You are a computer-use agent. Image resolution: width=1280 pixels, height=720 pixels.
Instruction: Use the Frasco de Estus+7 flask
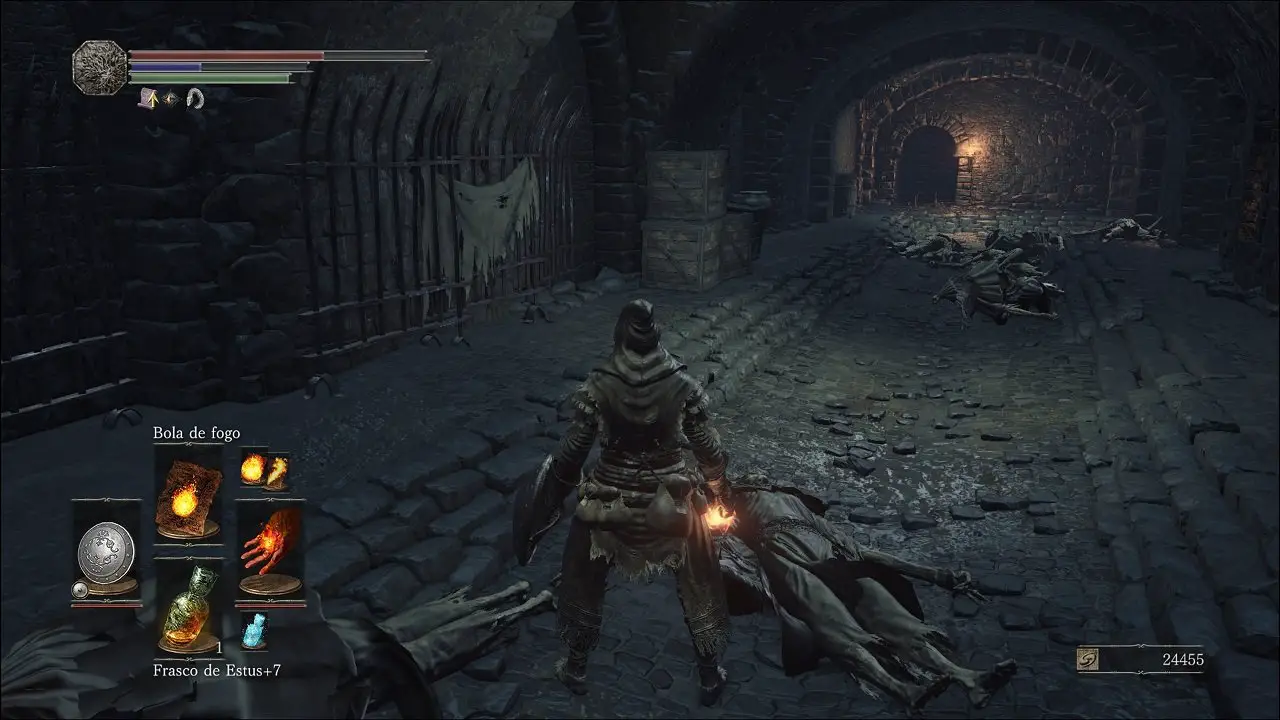pos(188,608)
